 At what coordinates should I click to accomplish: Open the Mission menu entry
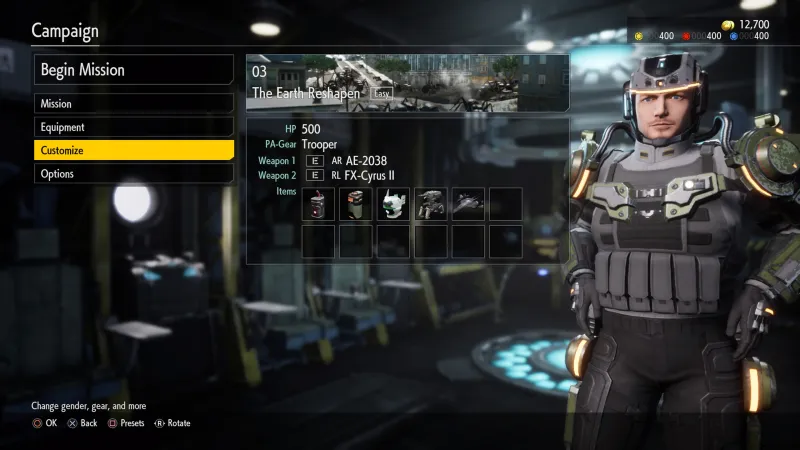(x=134, y=104)
